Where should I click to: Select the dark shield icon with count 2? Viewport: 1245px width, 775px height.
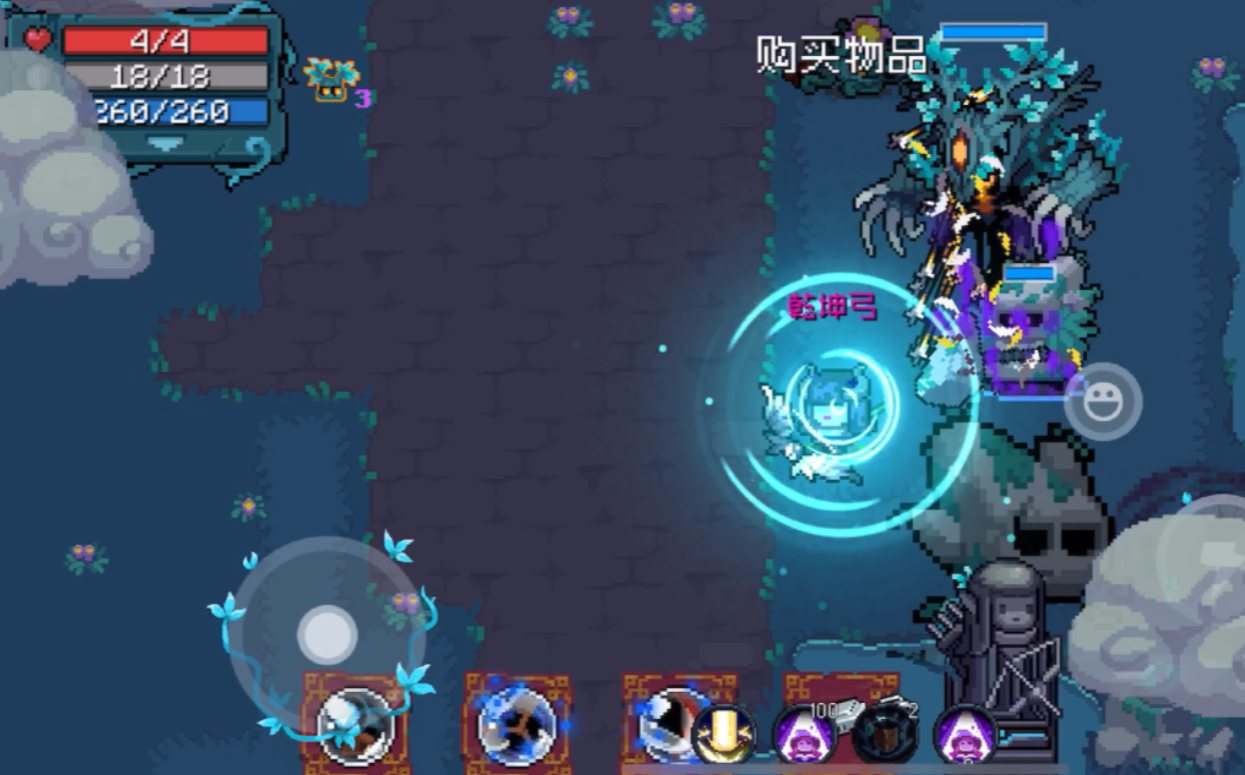pyautogui.click(x=885, y=734)
